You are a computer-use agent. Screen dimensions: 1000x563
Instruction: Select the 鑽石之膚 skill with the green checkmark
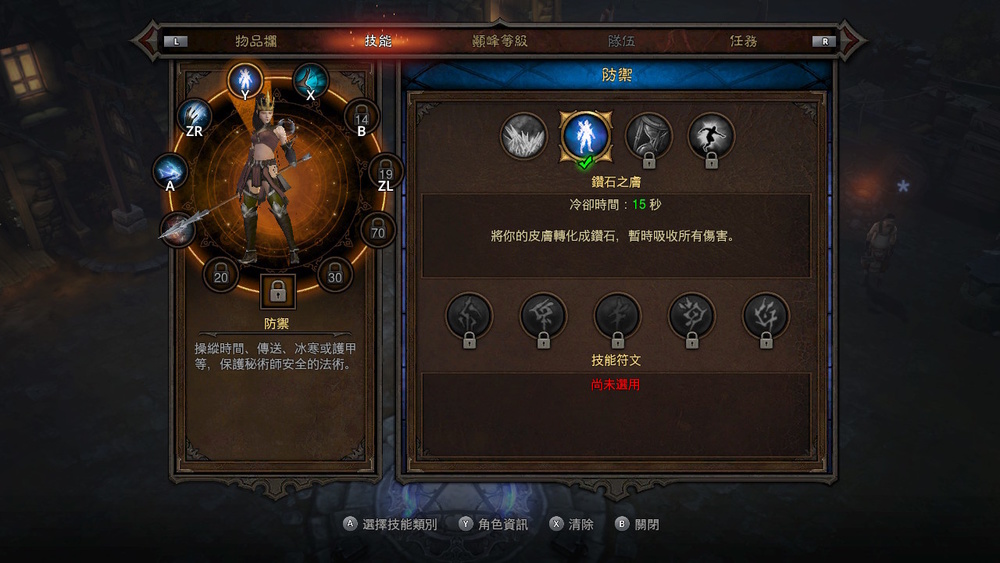[x=583, y=136]
